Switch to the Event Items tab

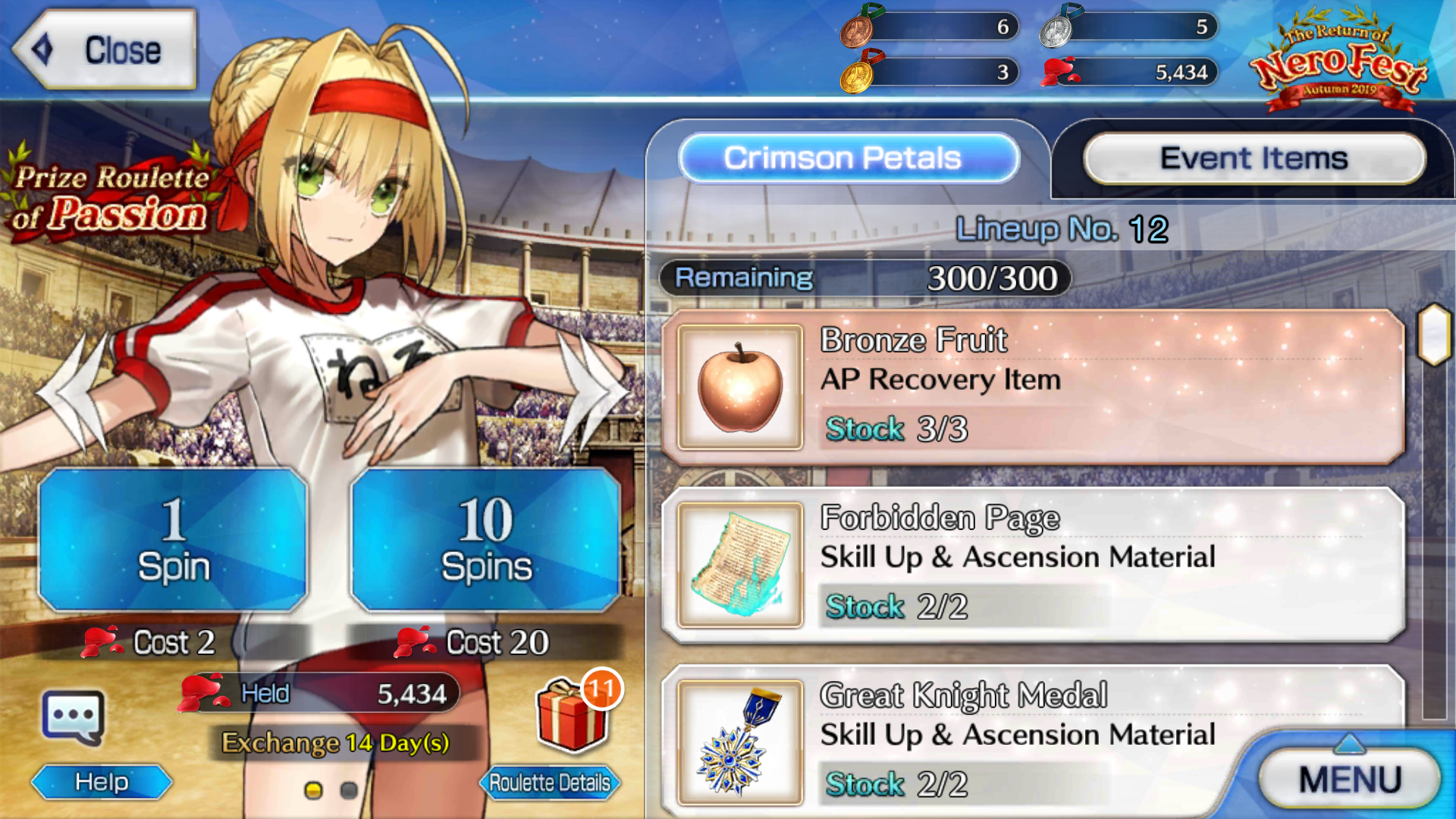1254,158
